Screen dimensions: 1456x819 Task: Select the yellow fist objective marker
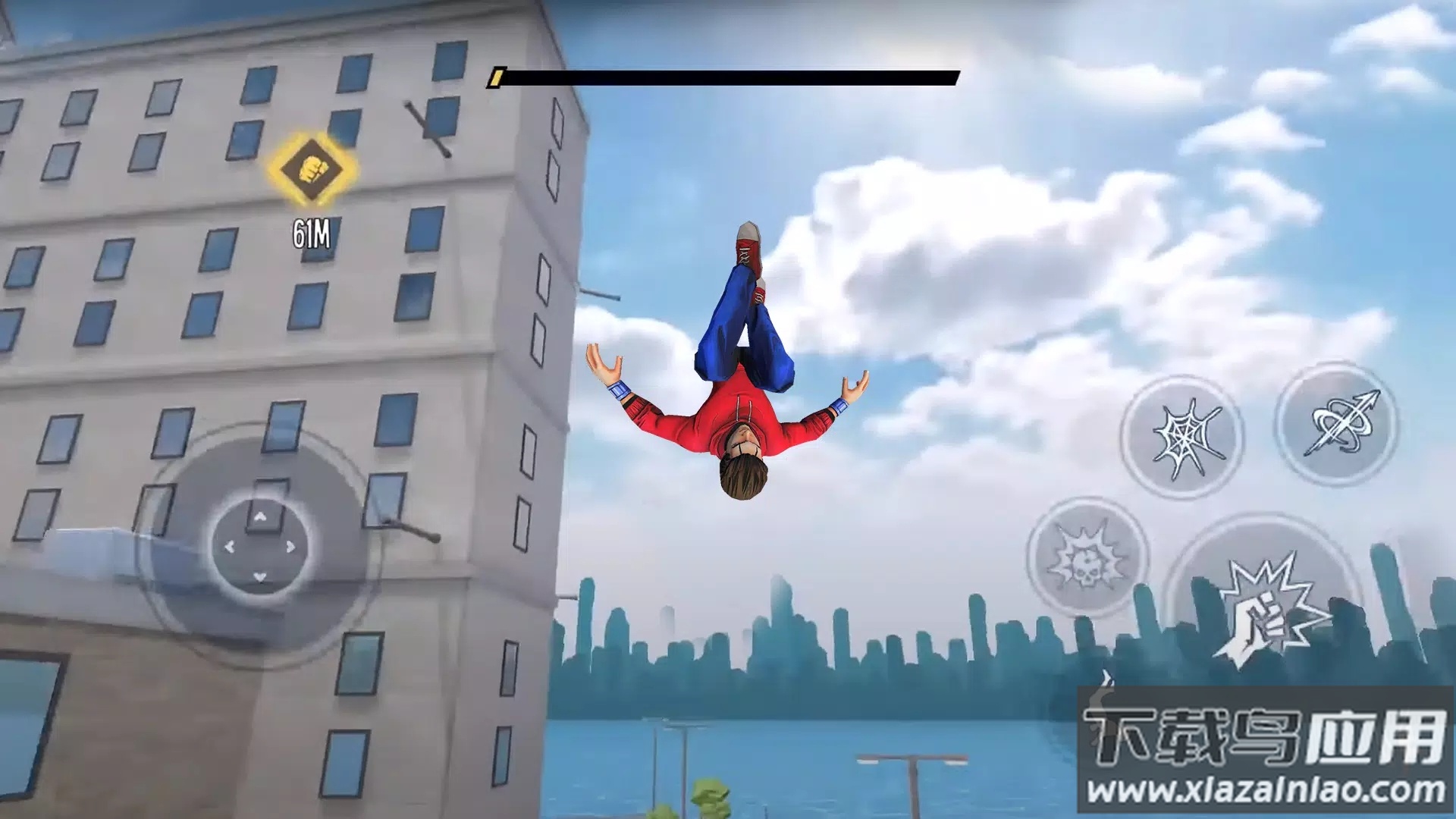pyautogui.click(x=311, y=169)
